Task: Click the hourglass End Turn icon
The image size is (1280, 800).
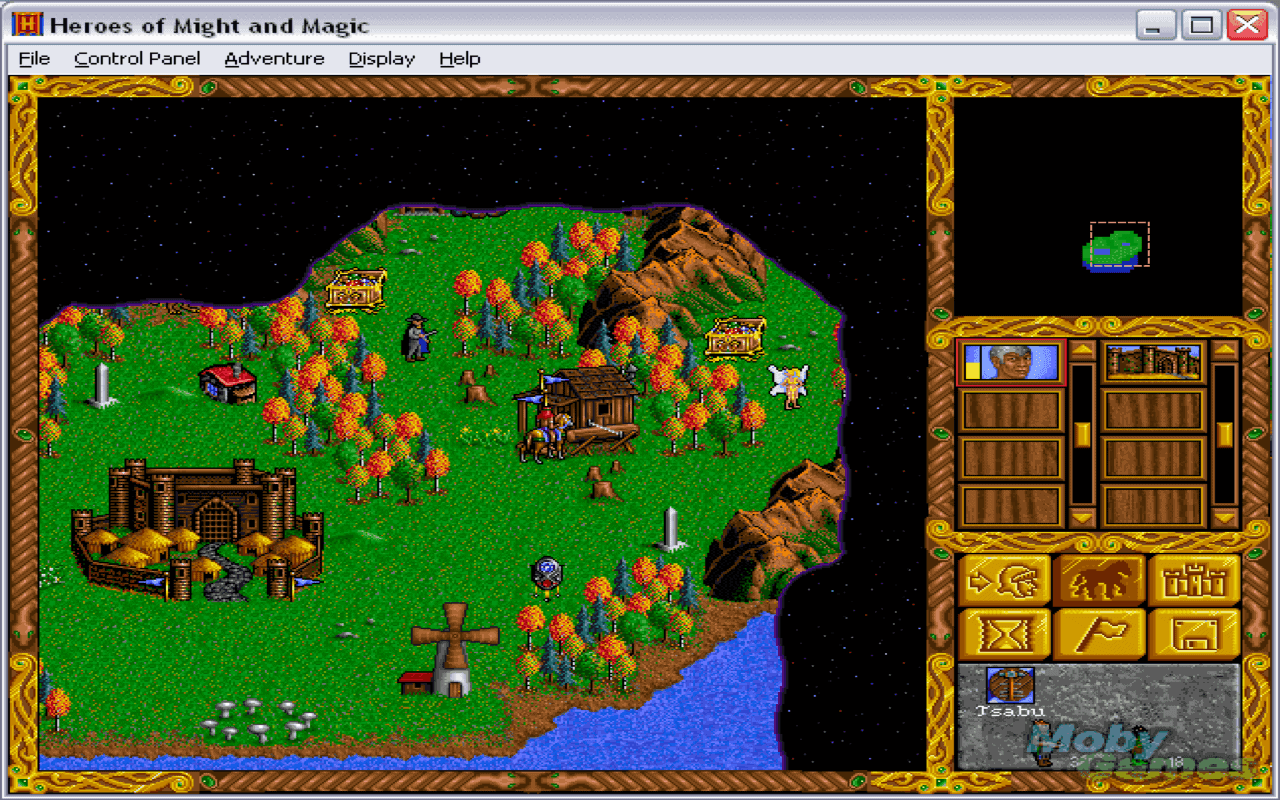Action: pyautogui.click(x=1004, y=633)
